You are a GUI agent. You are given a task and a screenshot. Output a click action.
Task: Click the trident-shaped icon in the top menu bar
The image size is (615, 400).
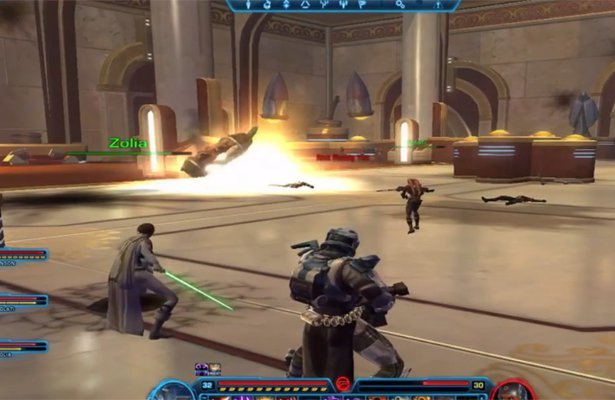point(343,5)
